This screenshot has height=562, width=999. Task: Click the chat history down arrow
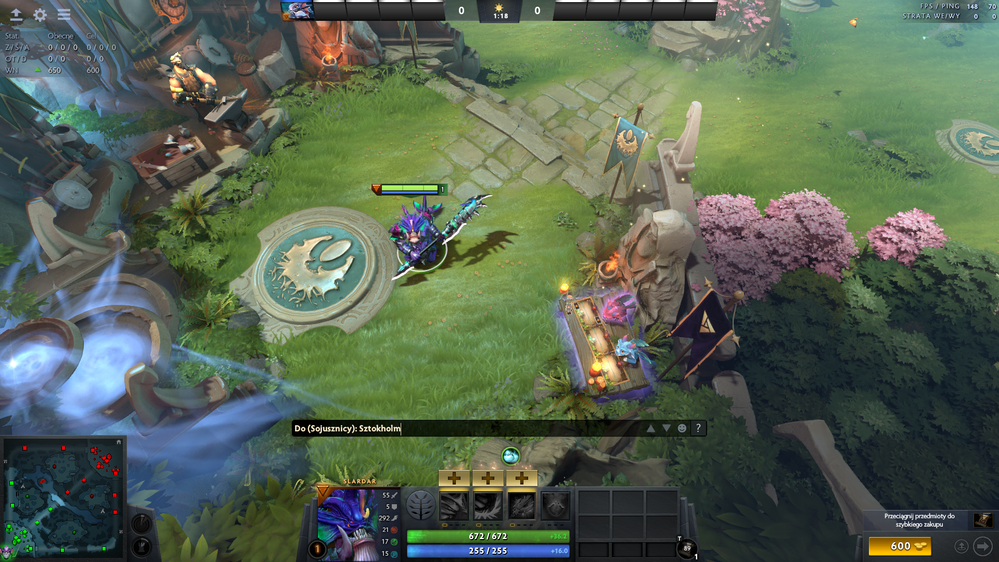click(666, 428)
